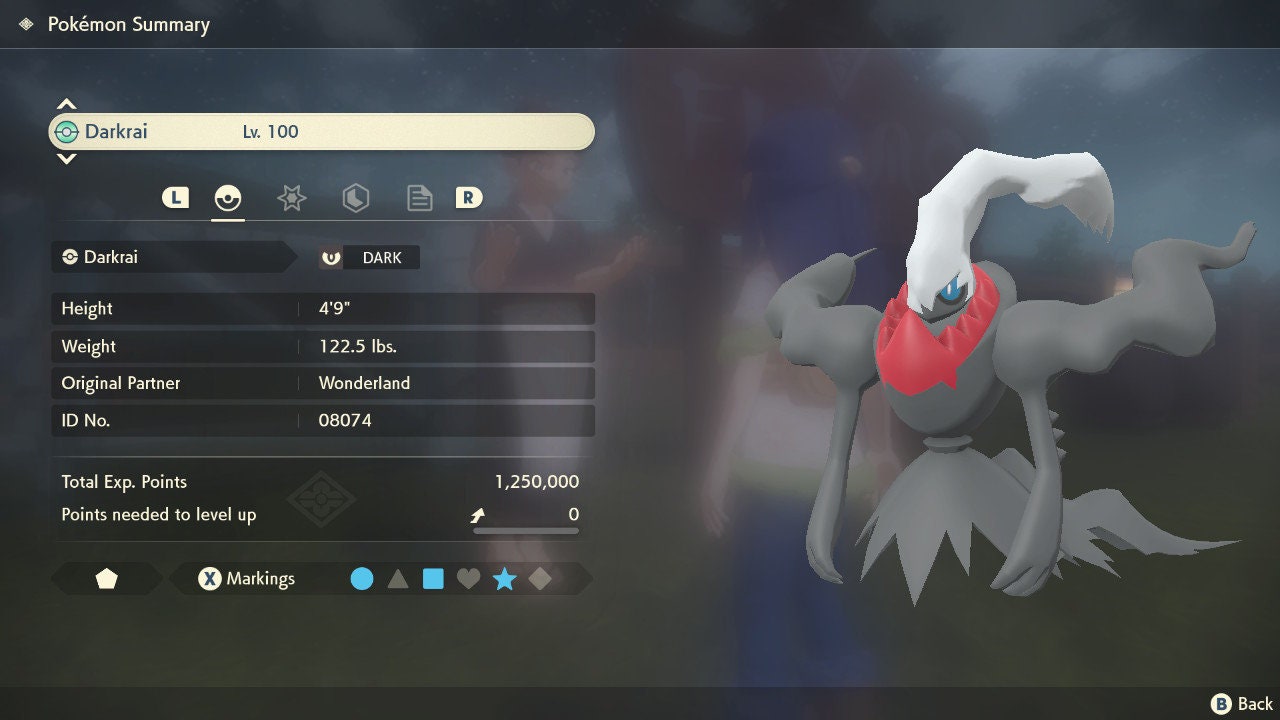
Task: Click the down chevron below Darkrai's name
Action: [x=66, y=158]
